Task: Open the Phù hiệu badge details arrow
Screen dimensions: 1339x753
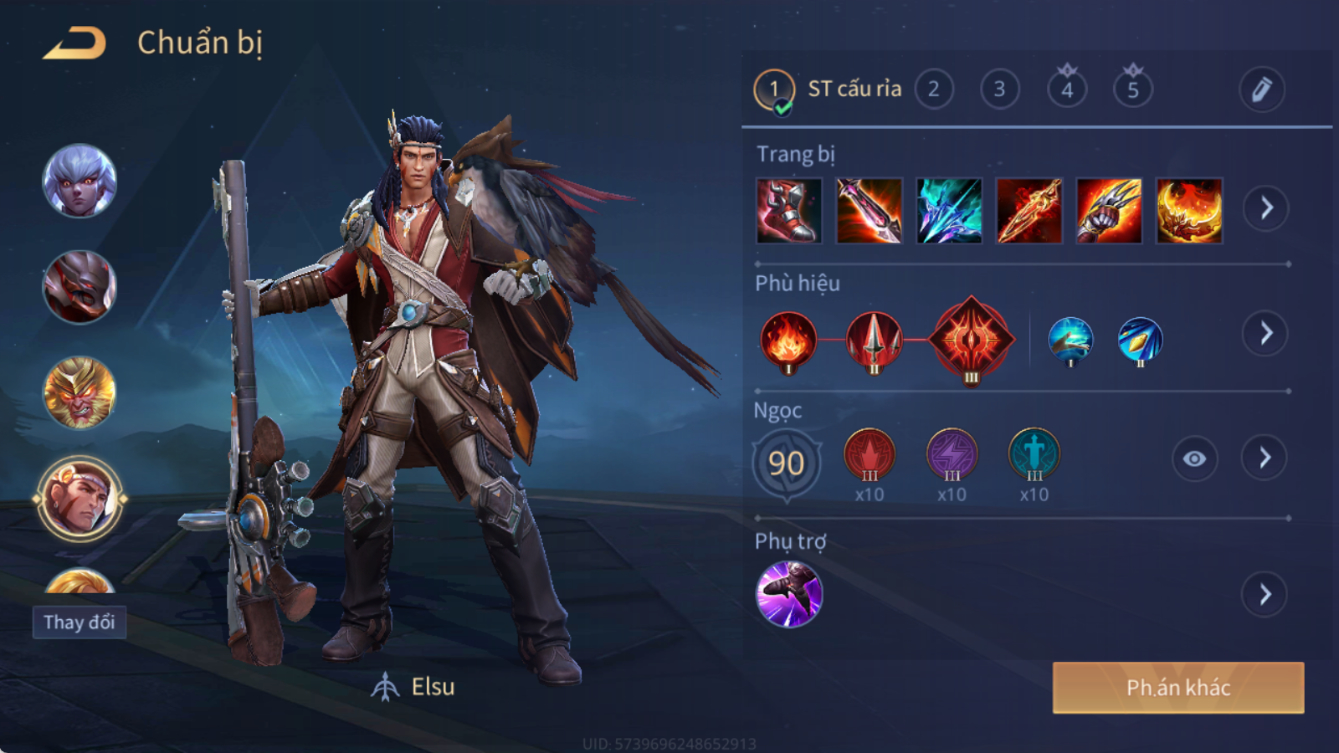Action: point(1265,333)
